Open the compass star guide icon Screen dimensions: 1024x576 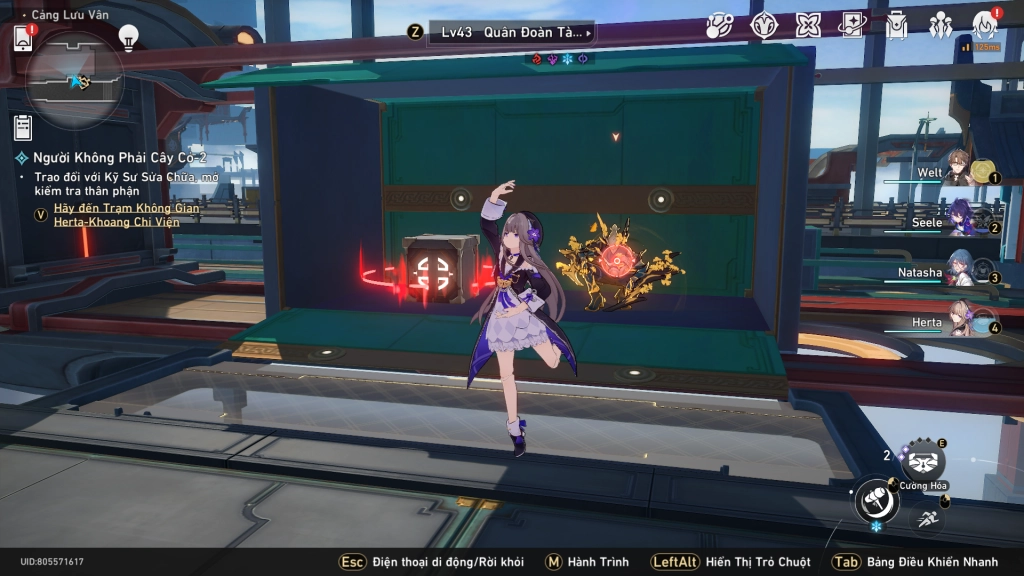764,26
